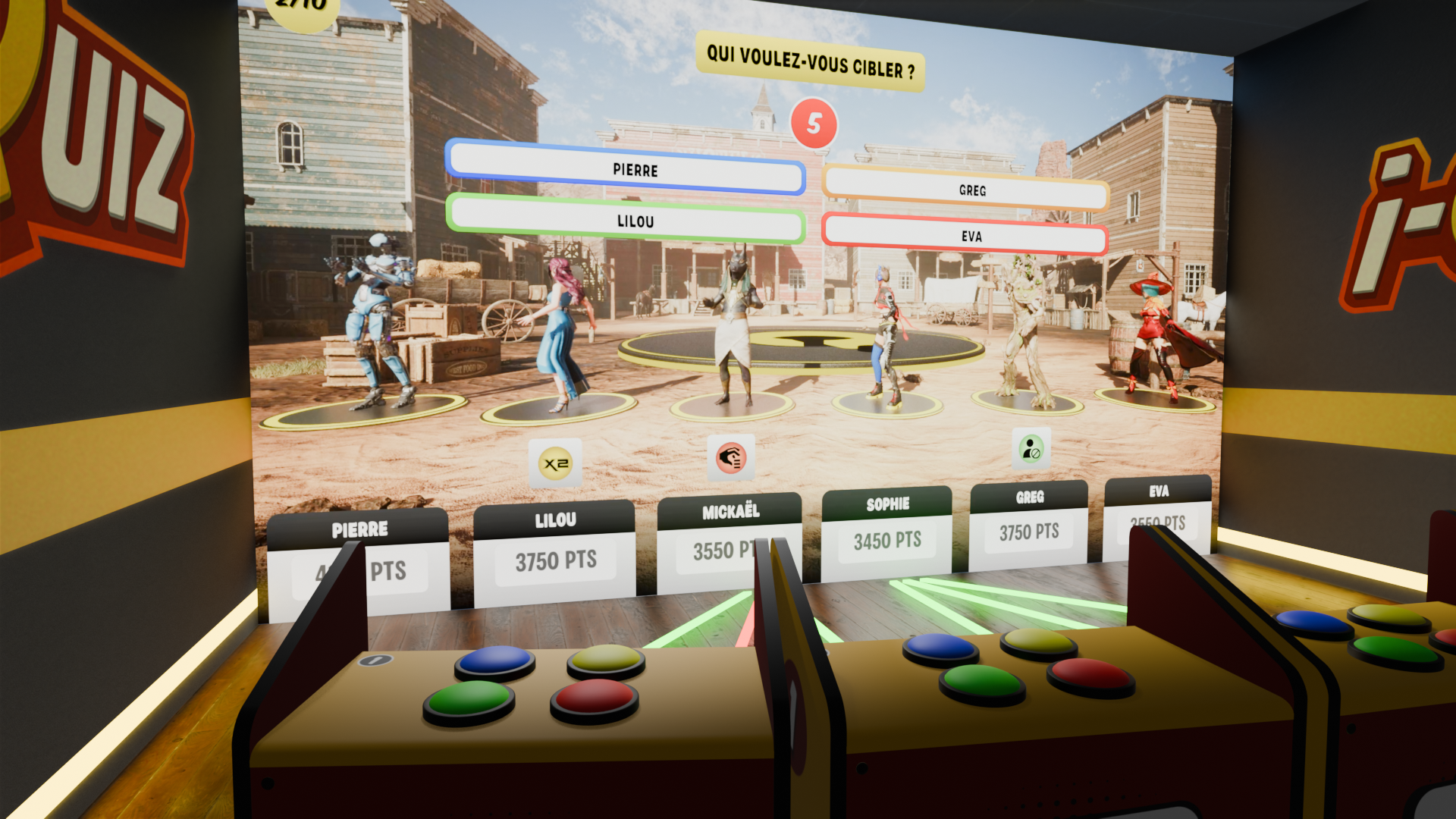The image size is (1456, 819).
Task: Click the green blocked-player bonus icon
Action: coord(1031,449)
